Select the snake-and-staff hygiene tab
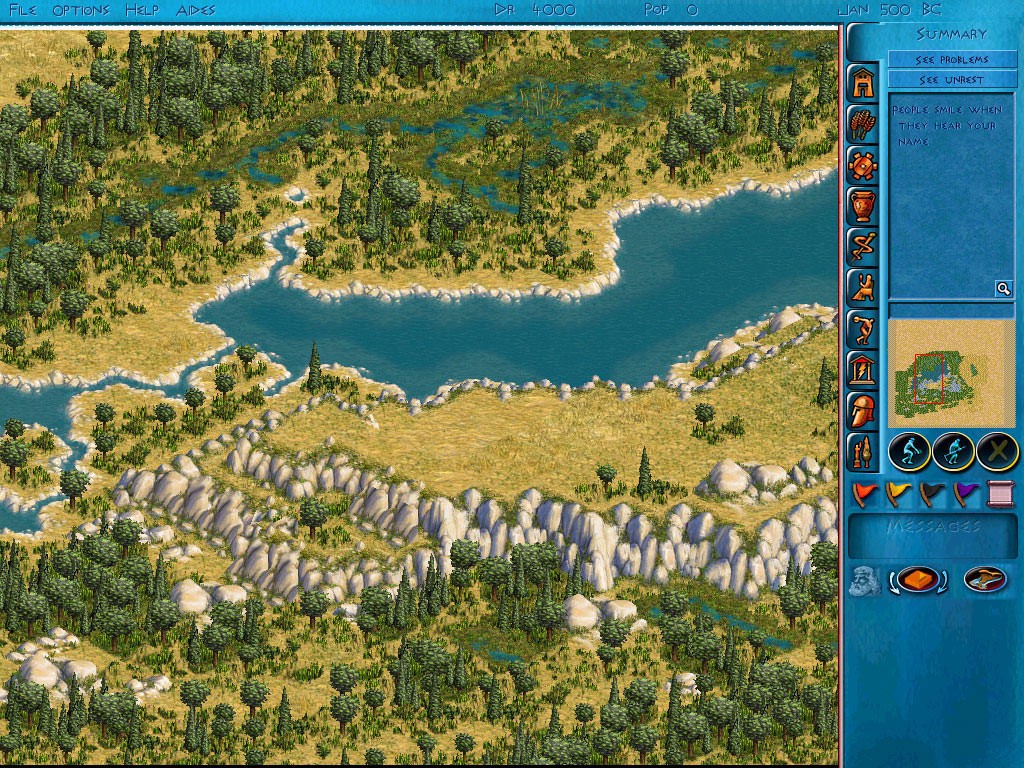The height and width of the screenshot is (768, 1024). click(x=863, y=246)
